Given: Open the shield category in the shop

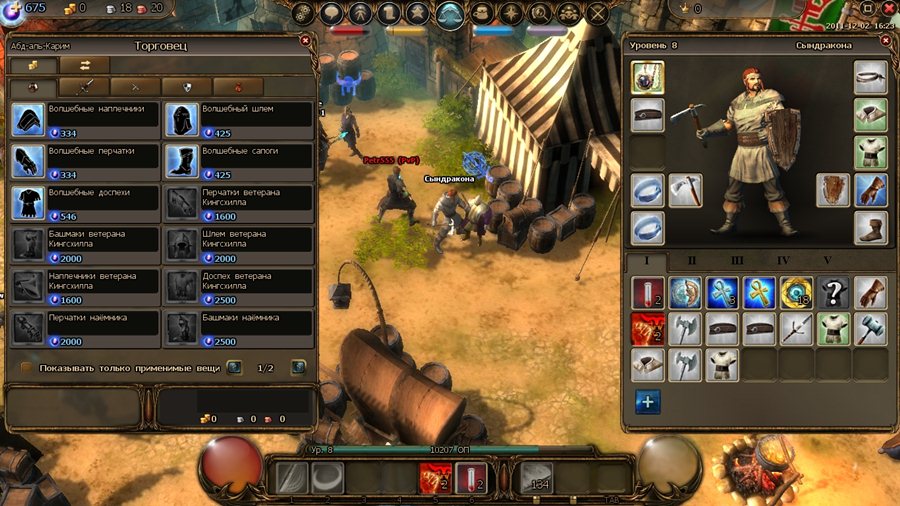Looking at the screenshot, I should point(186,87).
